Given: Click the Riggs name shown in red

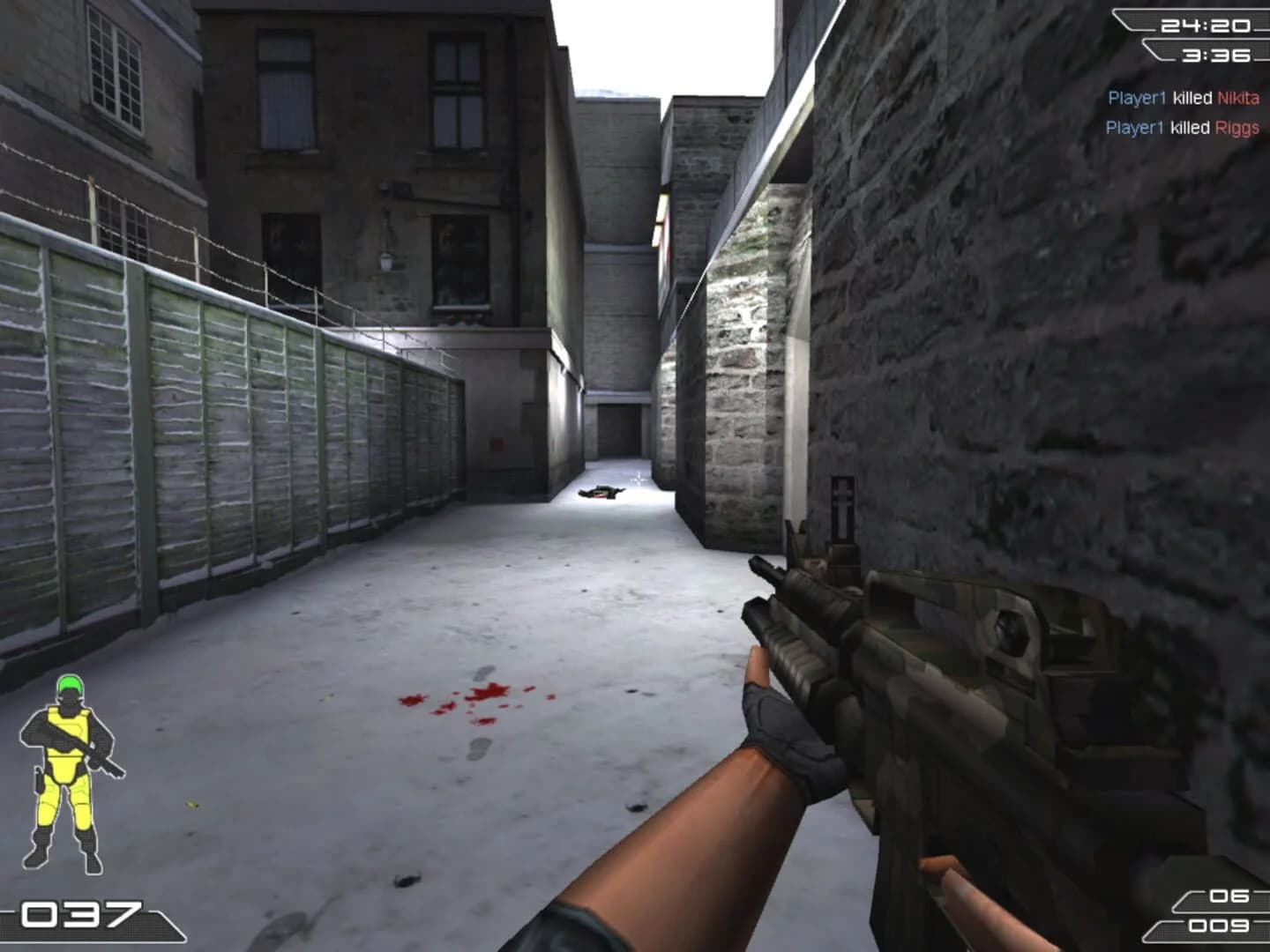Looking at the screenshot, I should pyautogui.click(x=1238, y=128).
